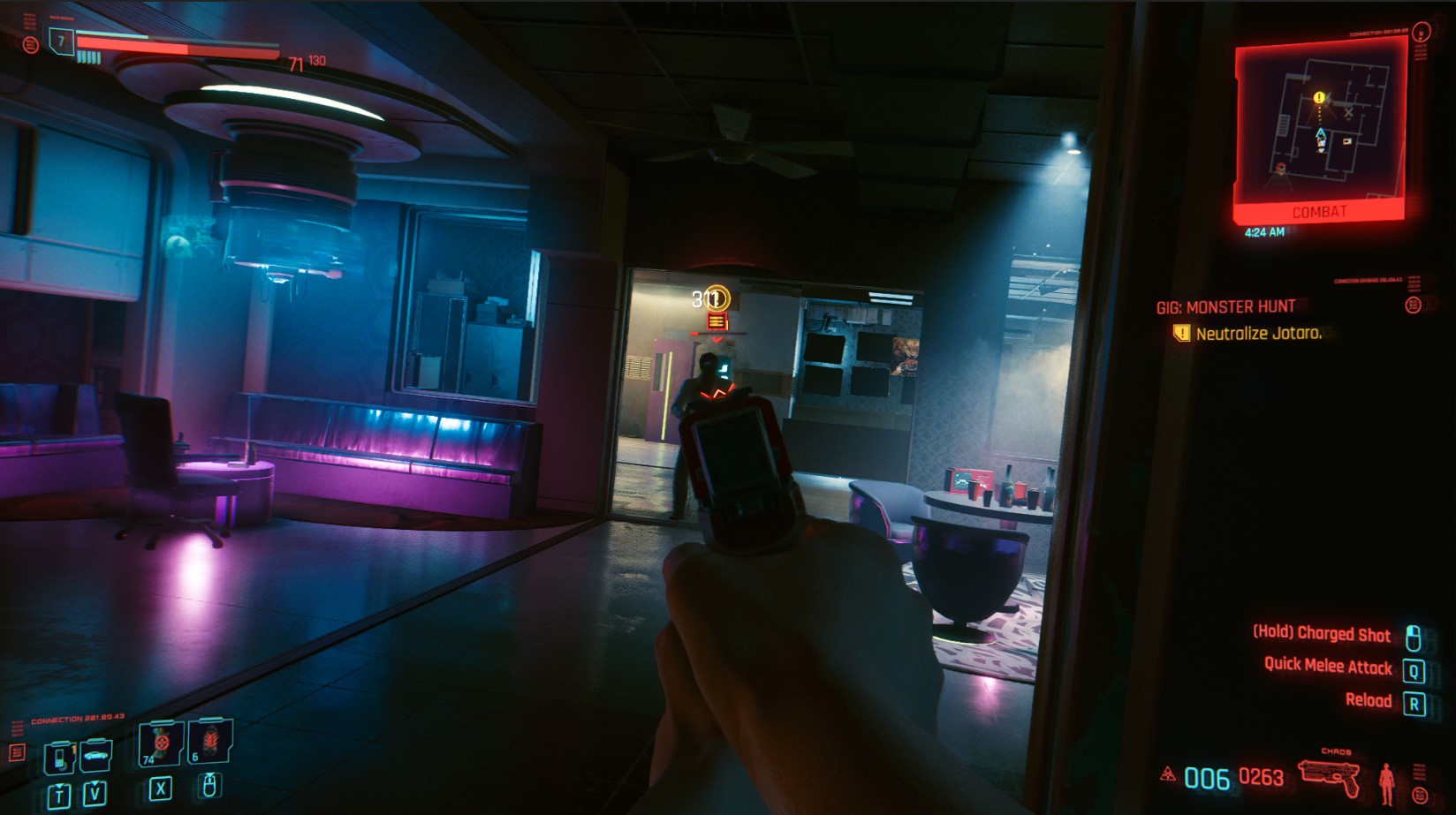Viewport: 1456px width, 815px height.
Task: Expand the chevron above the T key slot
Action: [x=59, y=786]
